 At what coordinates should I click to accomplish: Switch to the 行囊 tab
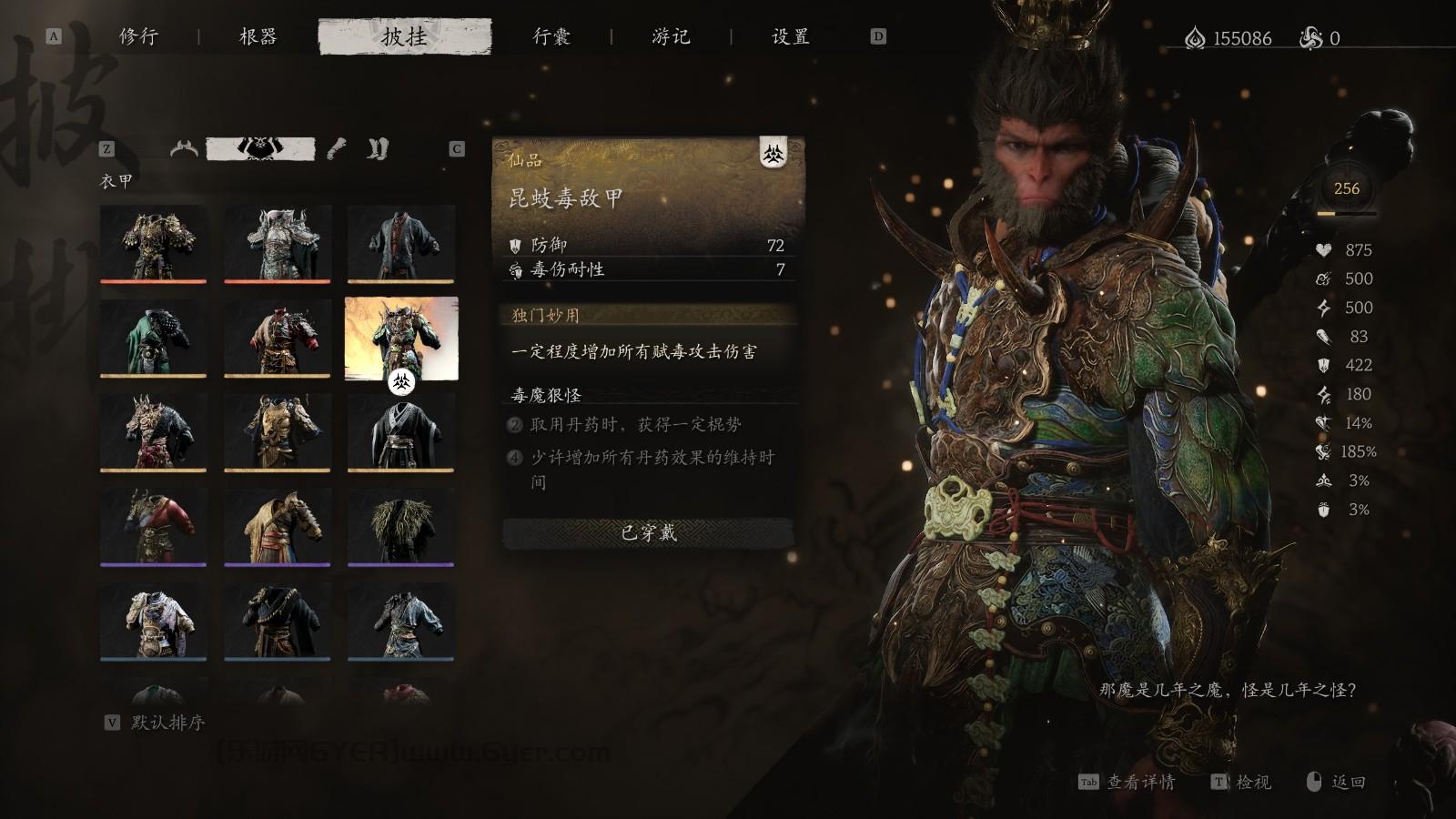[552, 37]
